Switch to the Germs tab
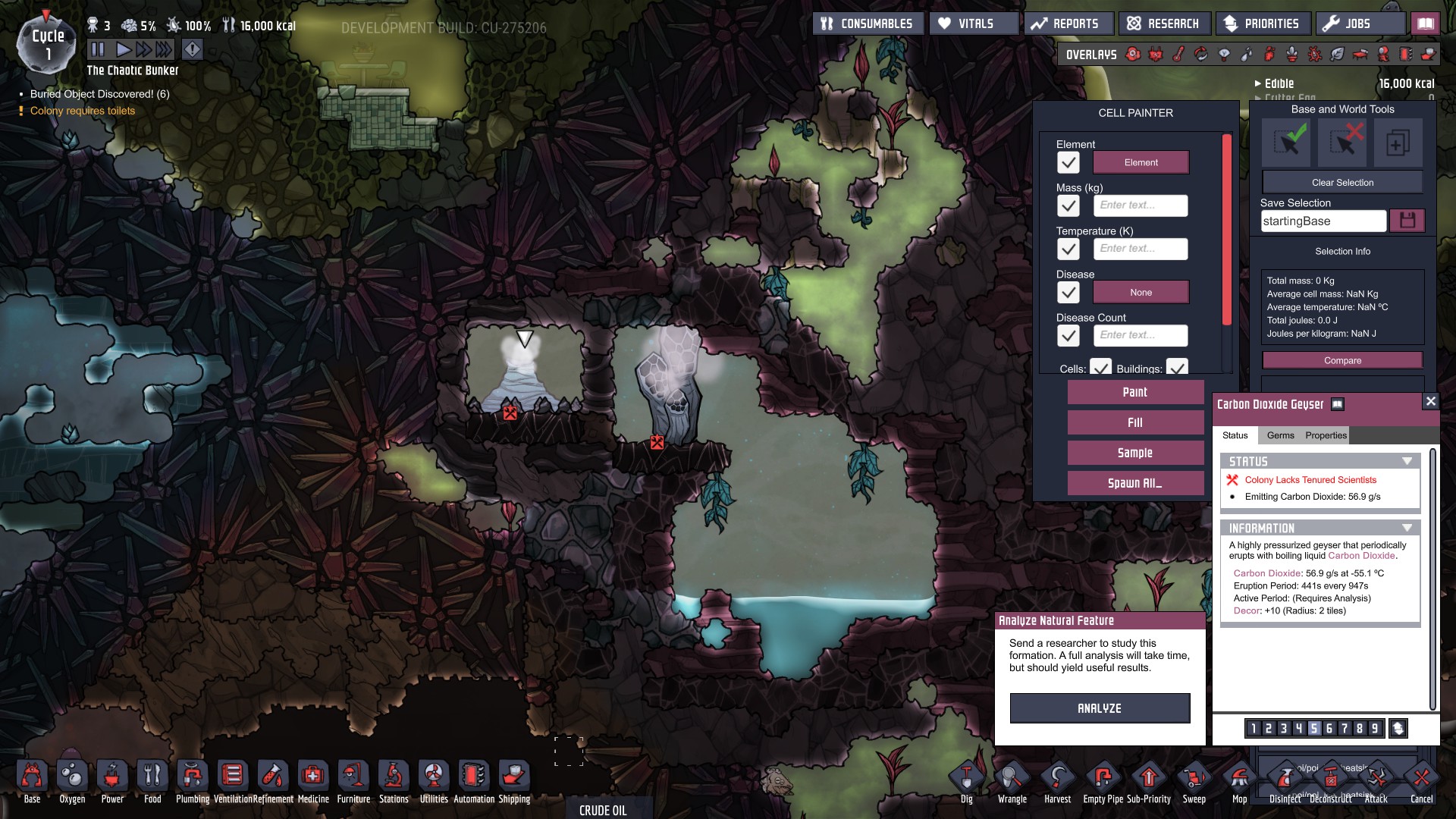The height and width of the screenshot is (819, 1456). 1280,435
